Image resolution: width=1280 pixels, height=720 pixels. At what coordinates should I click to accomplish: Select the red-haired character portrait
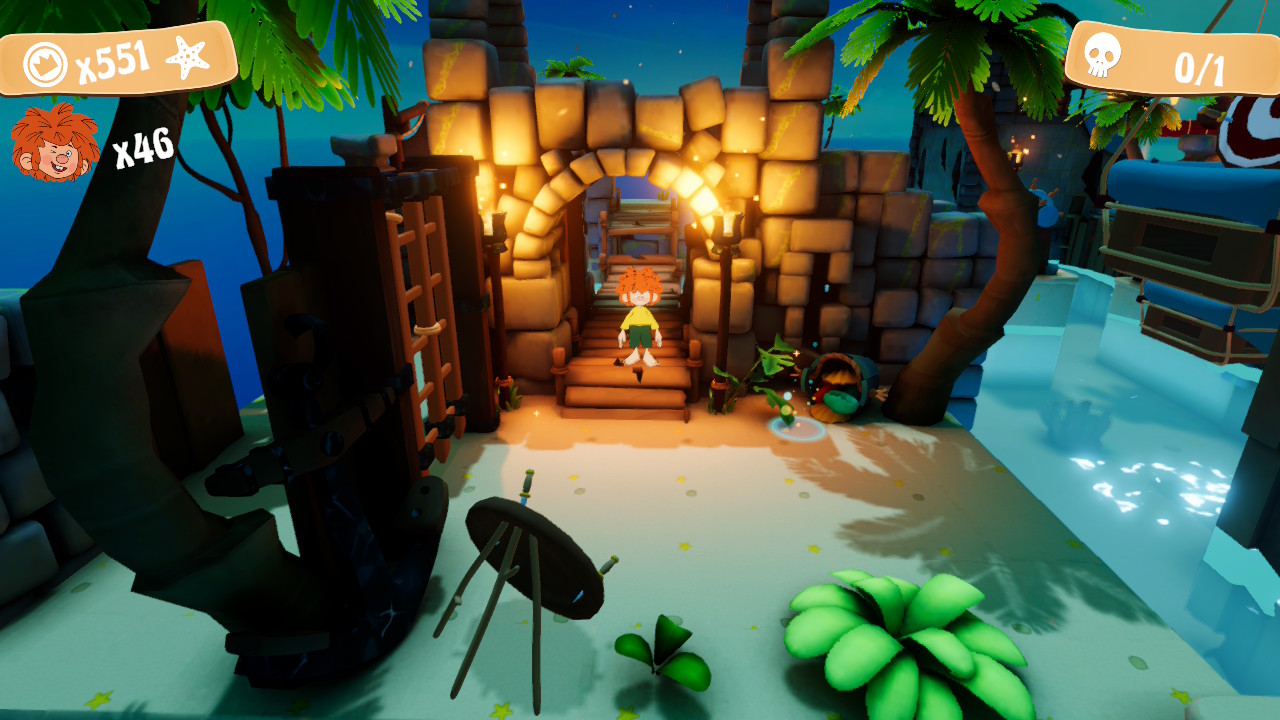[55, 143]
